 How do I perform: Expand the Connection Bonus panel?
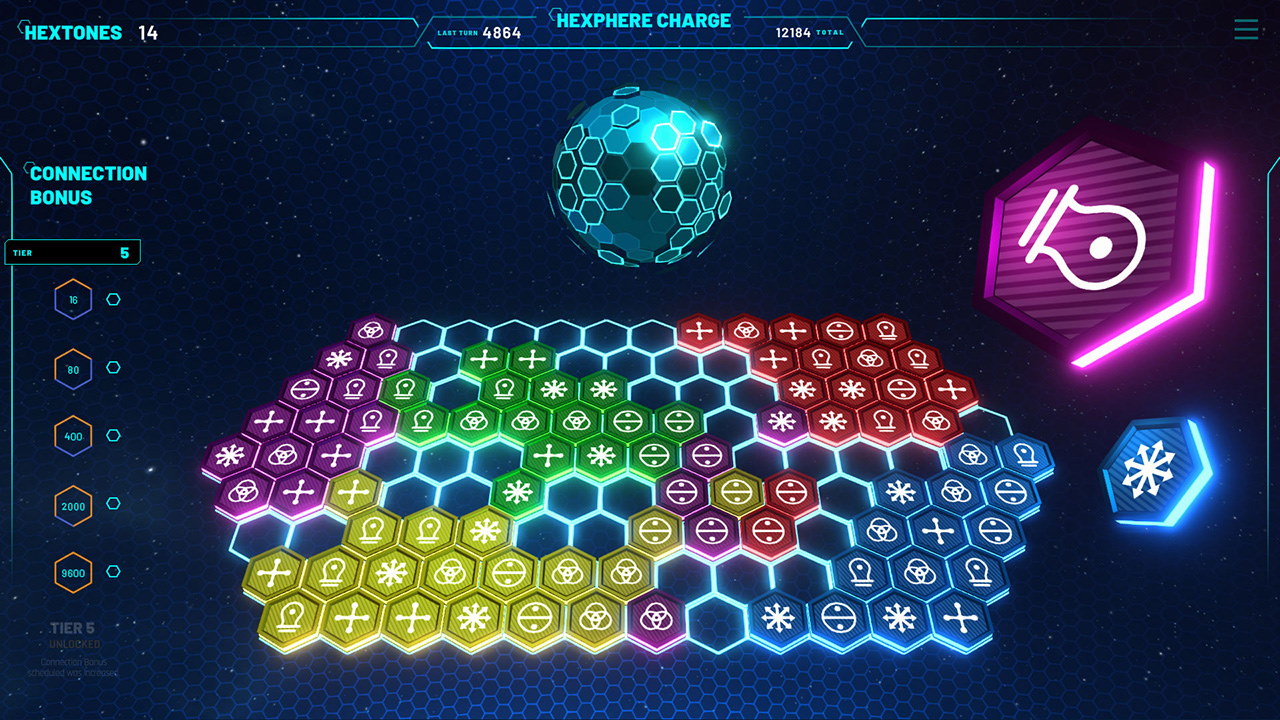click(88, 183)
